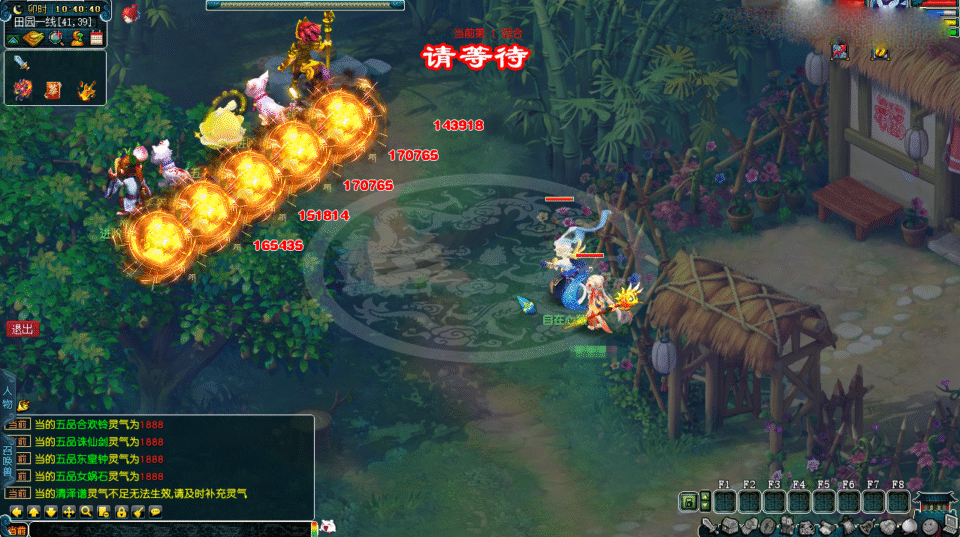Click the person with question mark icon
The image size is (960, 537).
pos(77,38)
